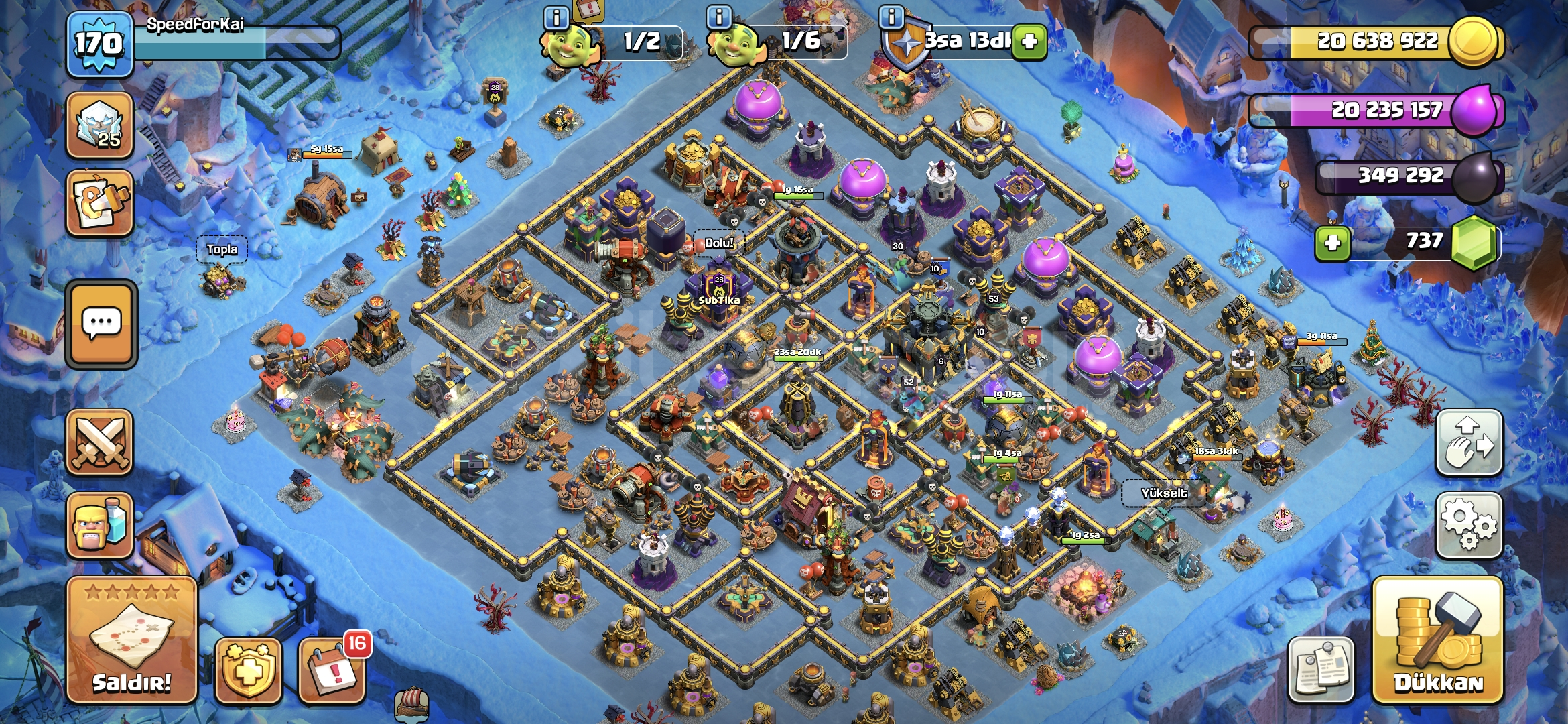The height and width of the screenshot is (724, 1568).
Task: Open the level 170 player profile badge
Action: (99, 44)
